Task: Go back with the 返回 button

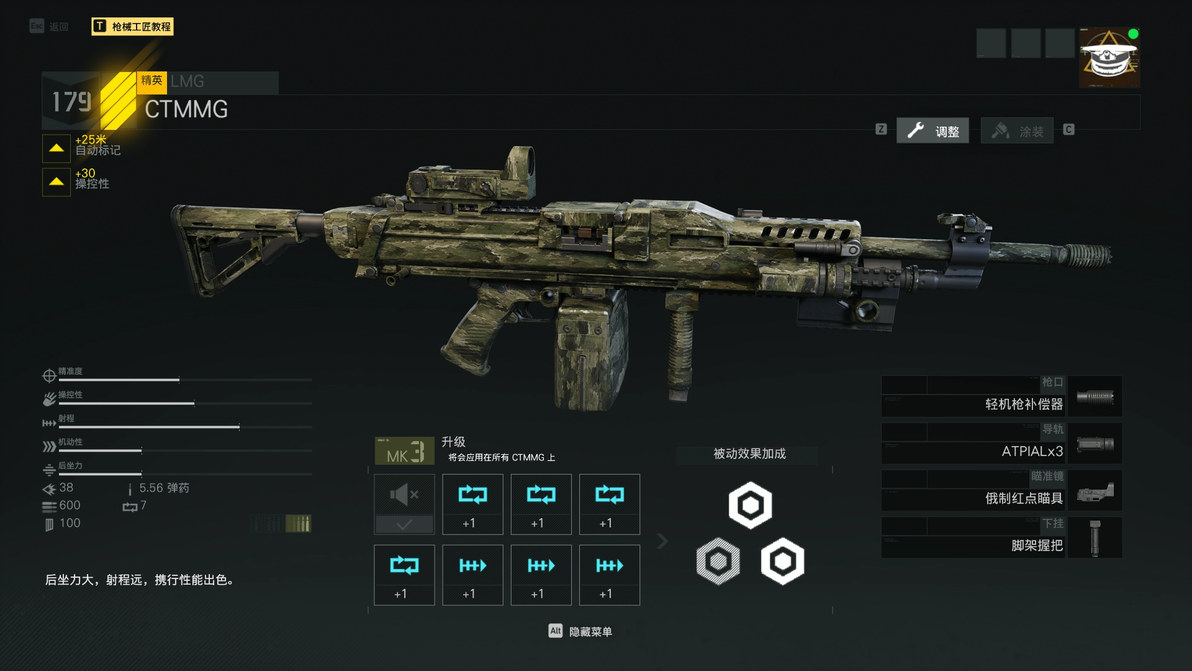Action: (50, 26)
